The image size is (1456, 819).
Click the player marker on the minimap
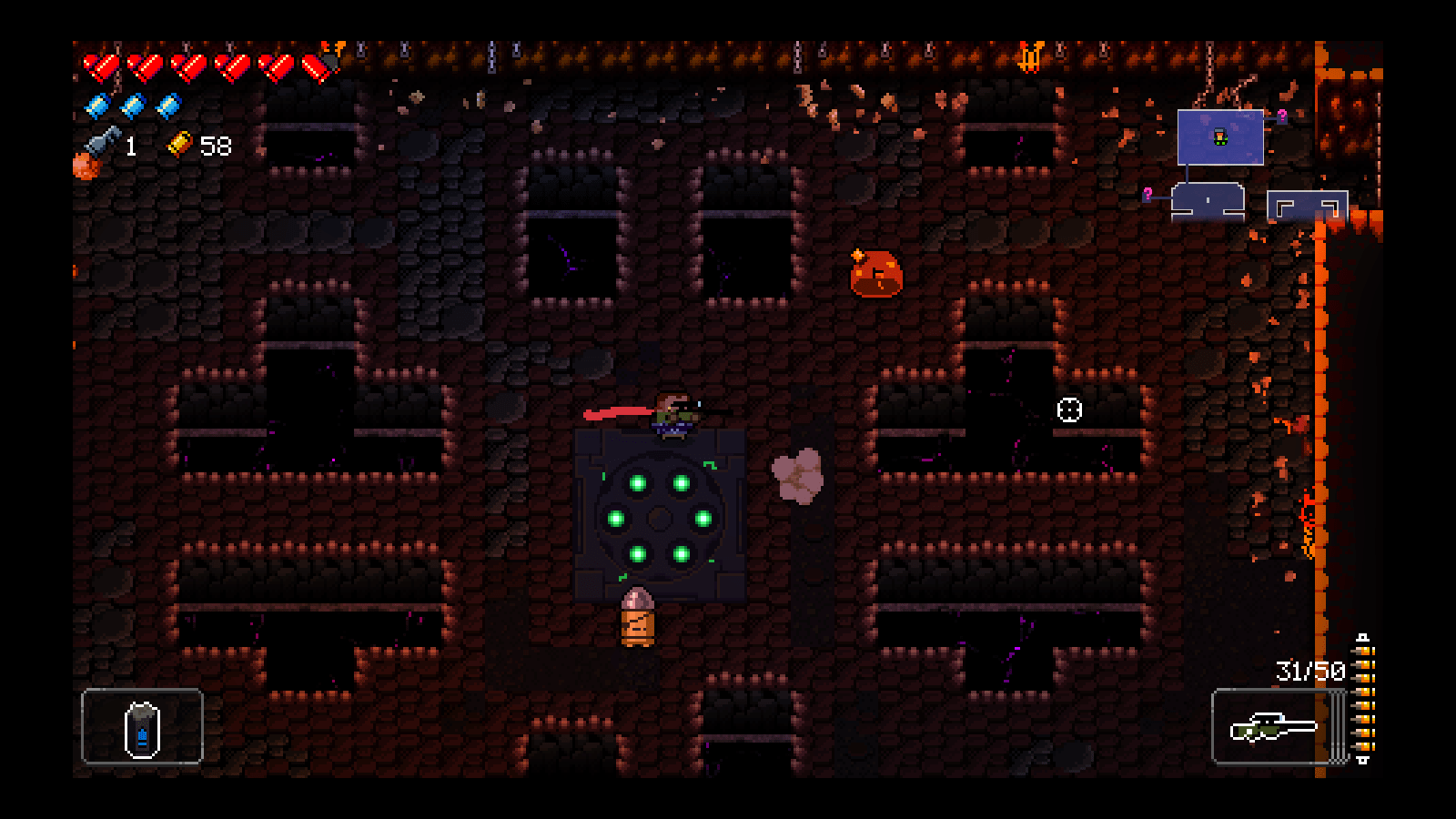[1220, 136]
